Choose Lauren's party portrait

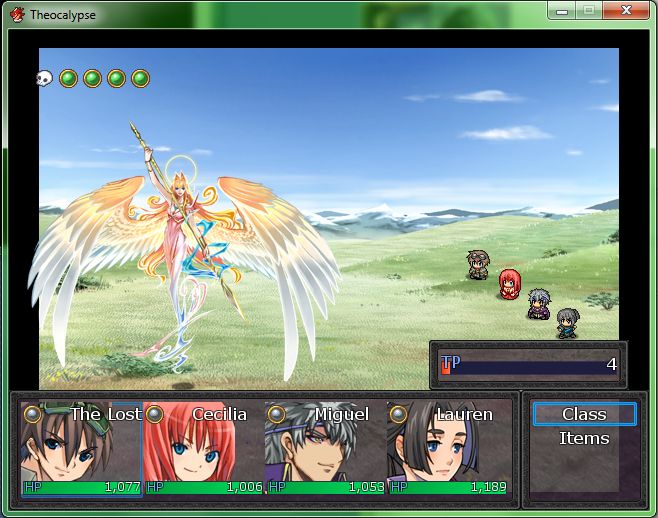[x=447, y=450]
